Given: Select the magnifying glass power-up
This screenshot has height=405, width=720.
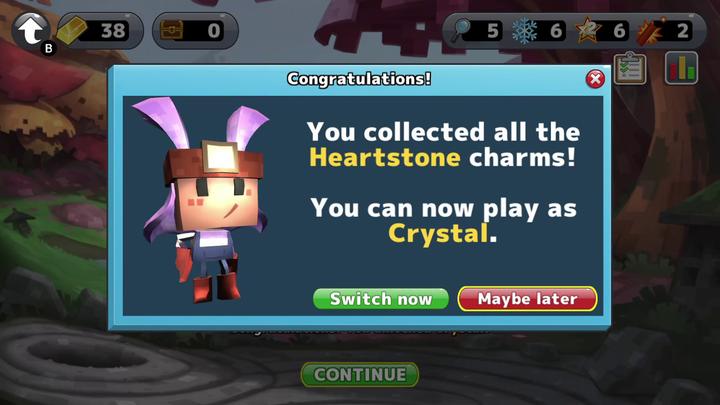Looking at the screenshot, I should pyautogui.click(x=463, y=30).
